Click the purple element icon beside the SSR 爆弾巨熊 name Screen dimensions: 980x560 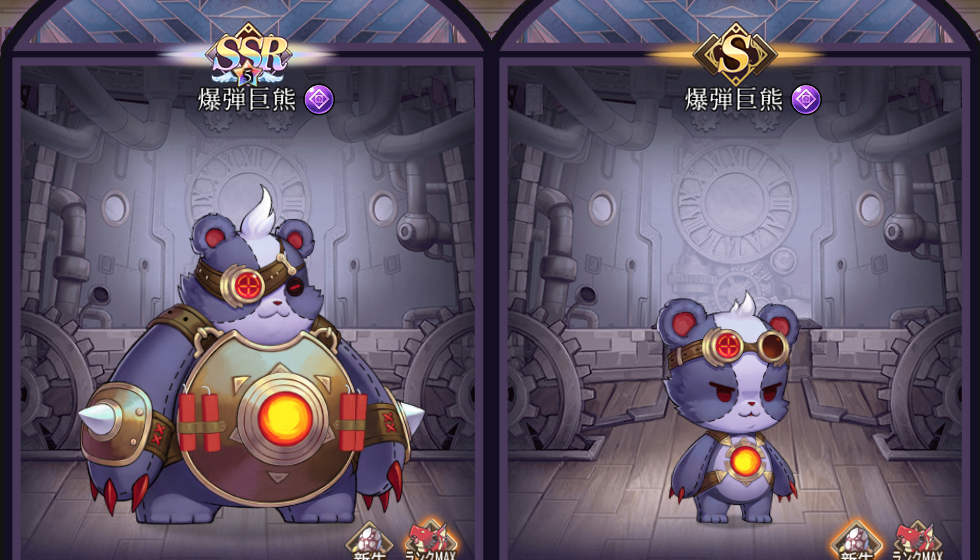click(x=319, y=99)
